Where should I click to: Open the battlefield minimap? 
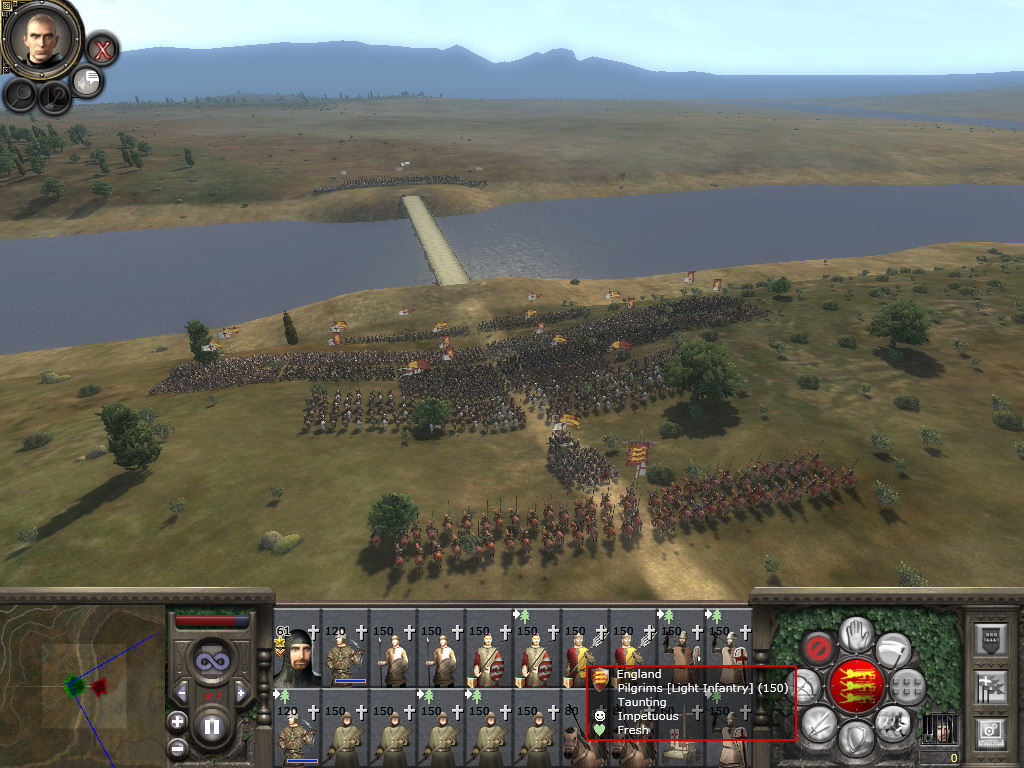pos(82,687)
